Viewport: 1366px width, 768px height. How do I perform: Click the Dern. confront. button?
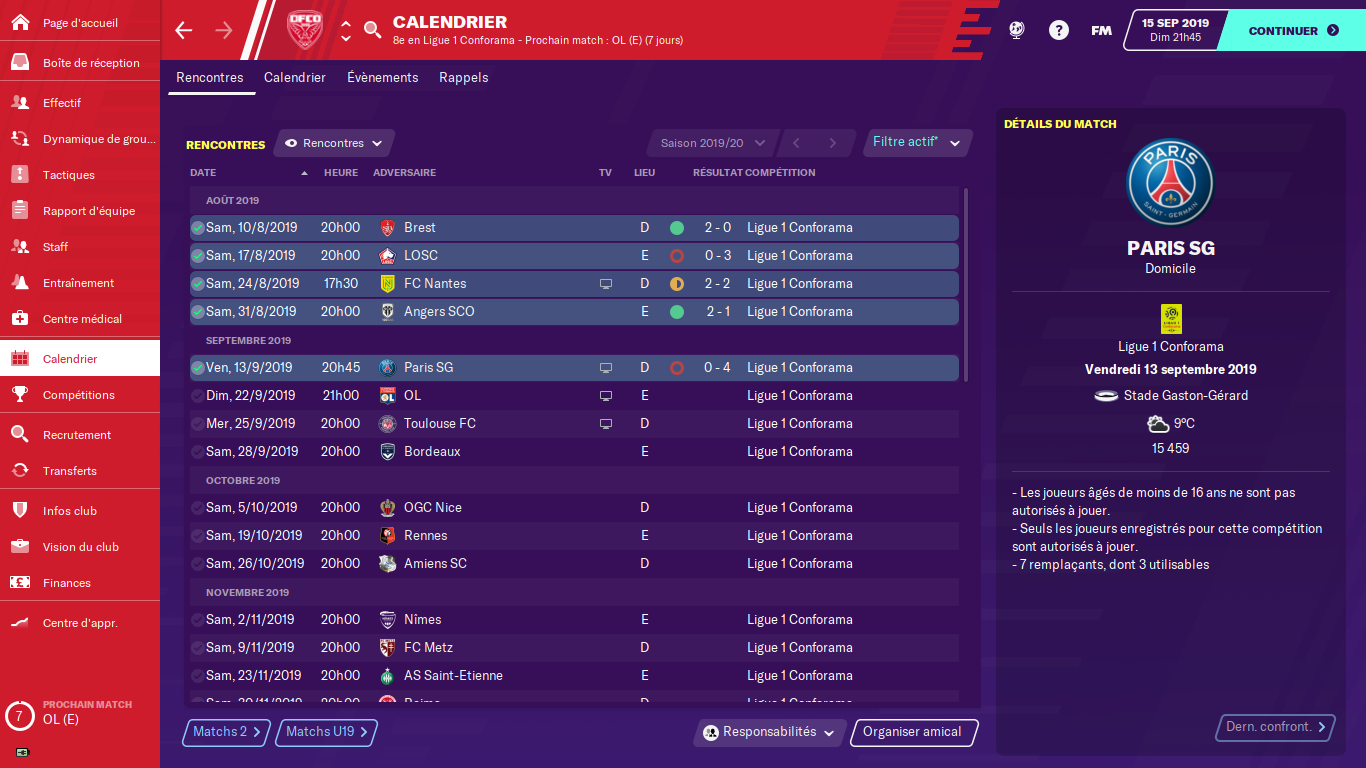1276,727
